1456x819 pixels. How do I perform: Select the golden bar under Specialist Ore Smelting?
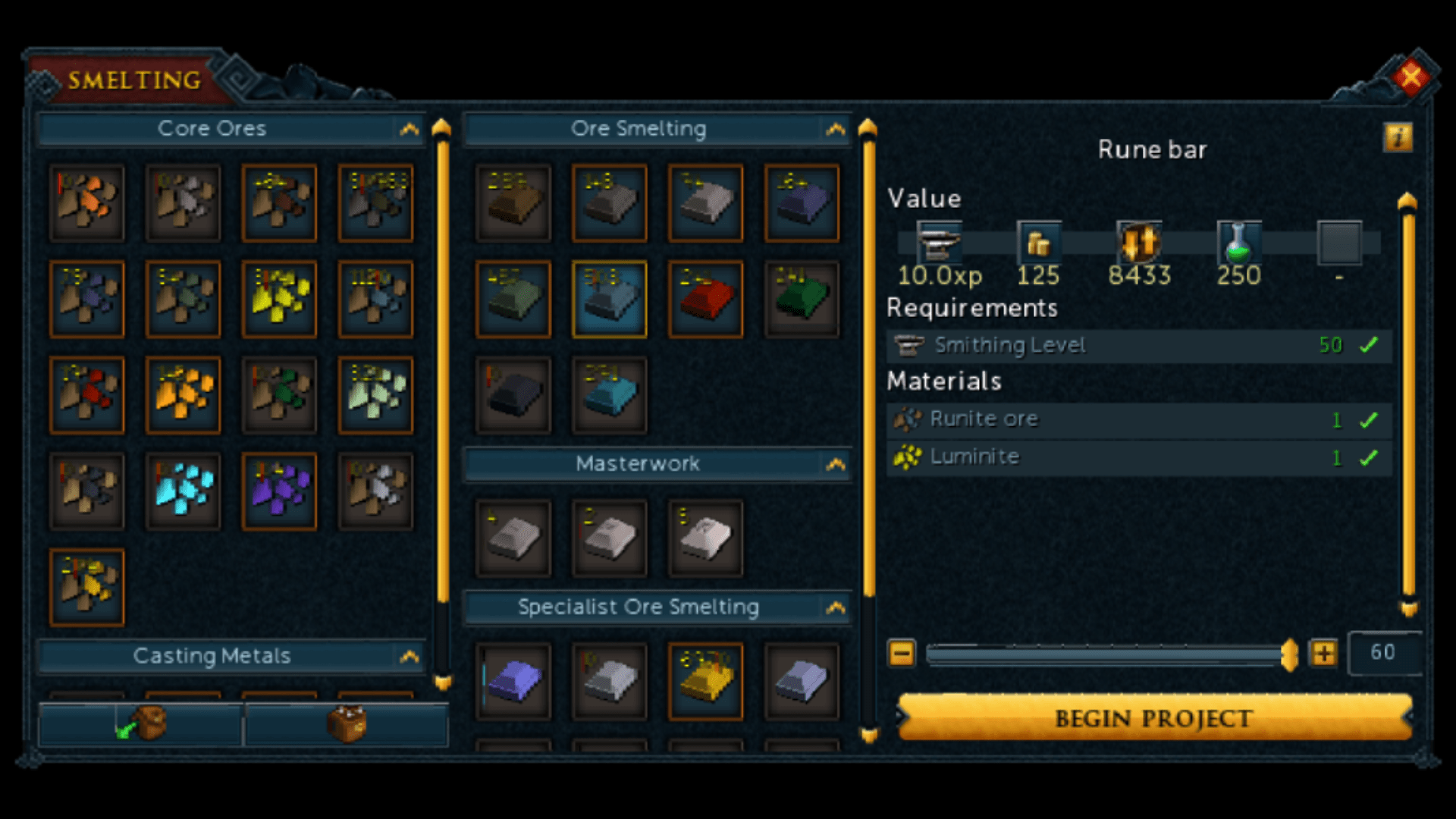pos(705,680)
